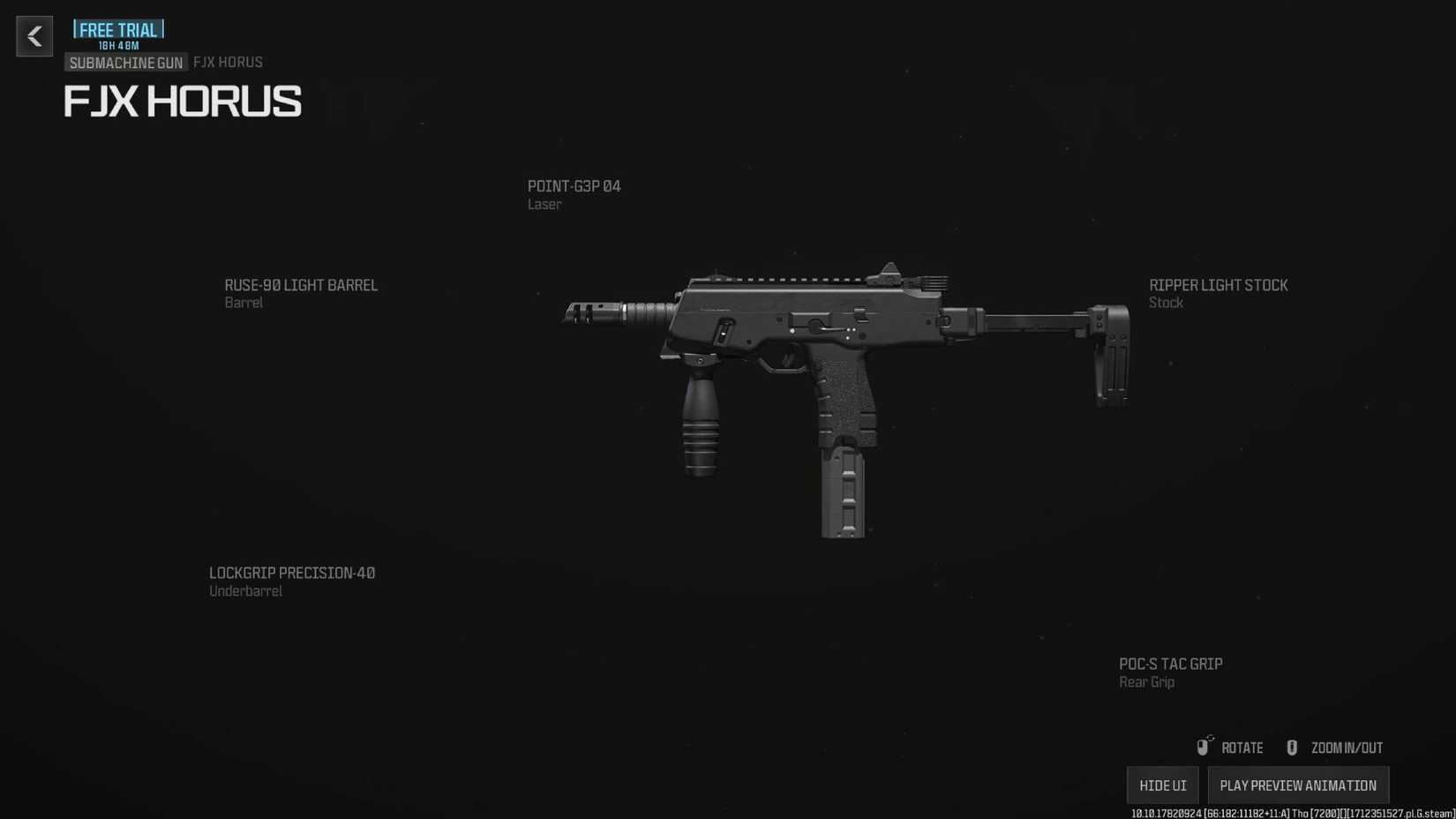Click the Play Preview Animation button

1298,785
